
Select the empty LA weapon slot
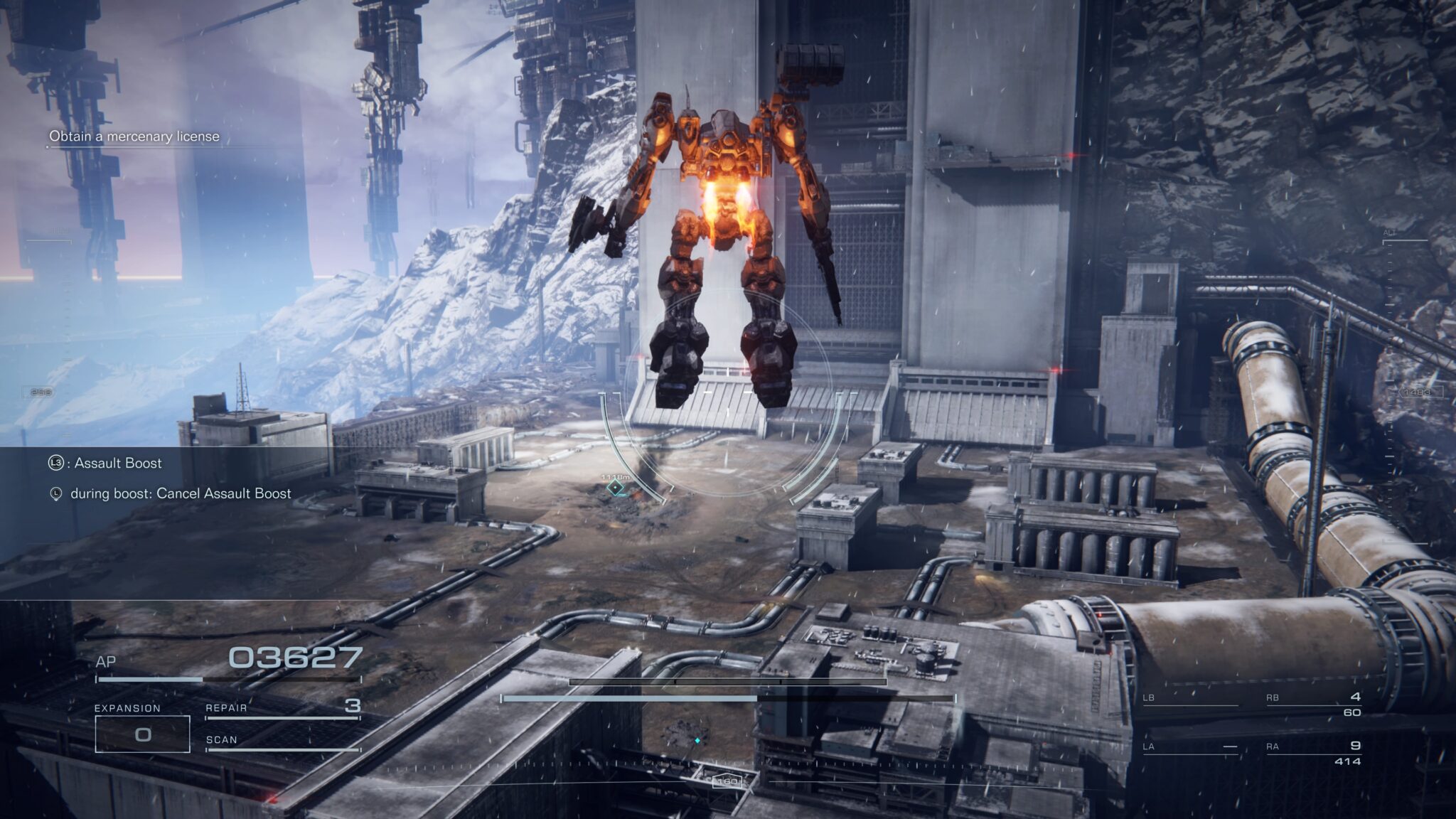[1189, 747]
